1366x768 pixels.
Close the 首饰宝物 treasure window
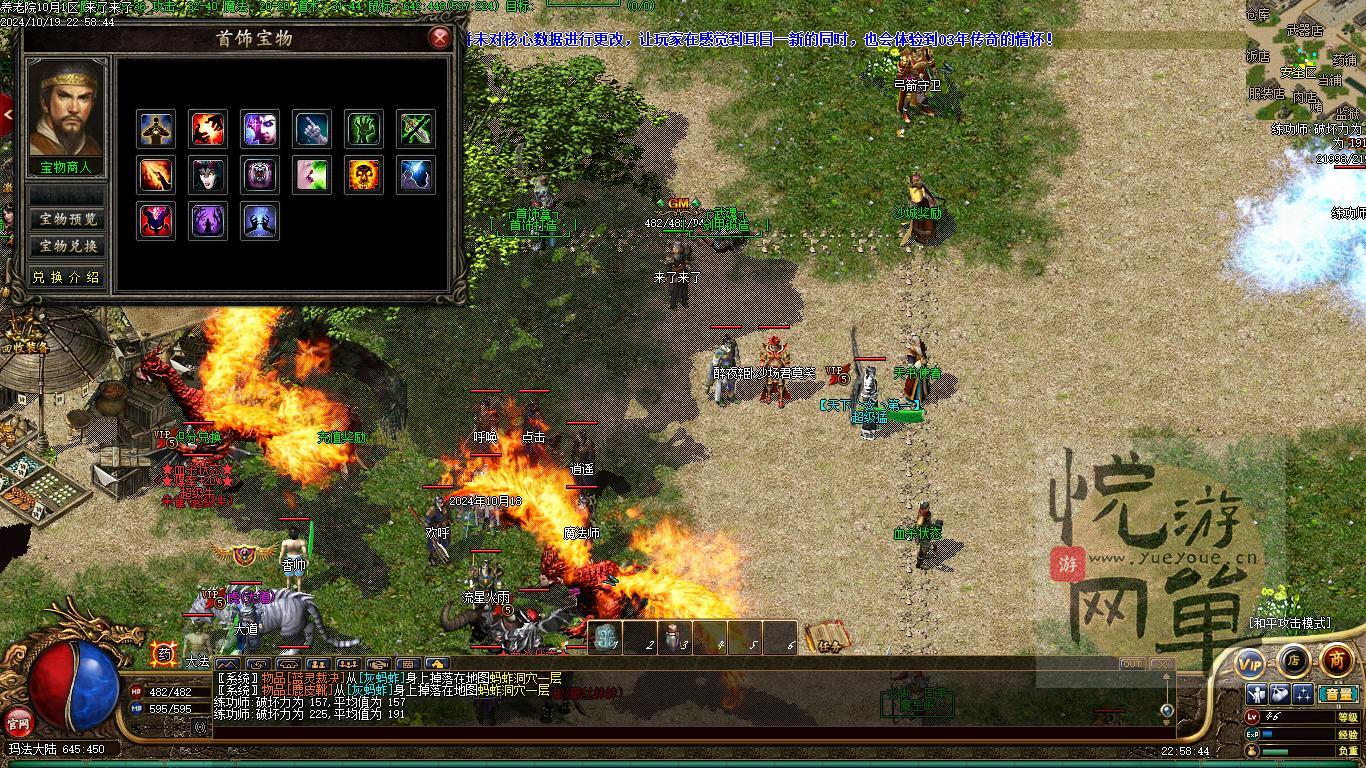point(439,39)
